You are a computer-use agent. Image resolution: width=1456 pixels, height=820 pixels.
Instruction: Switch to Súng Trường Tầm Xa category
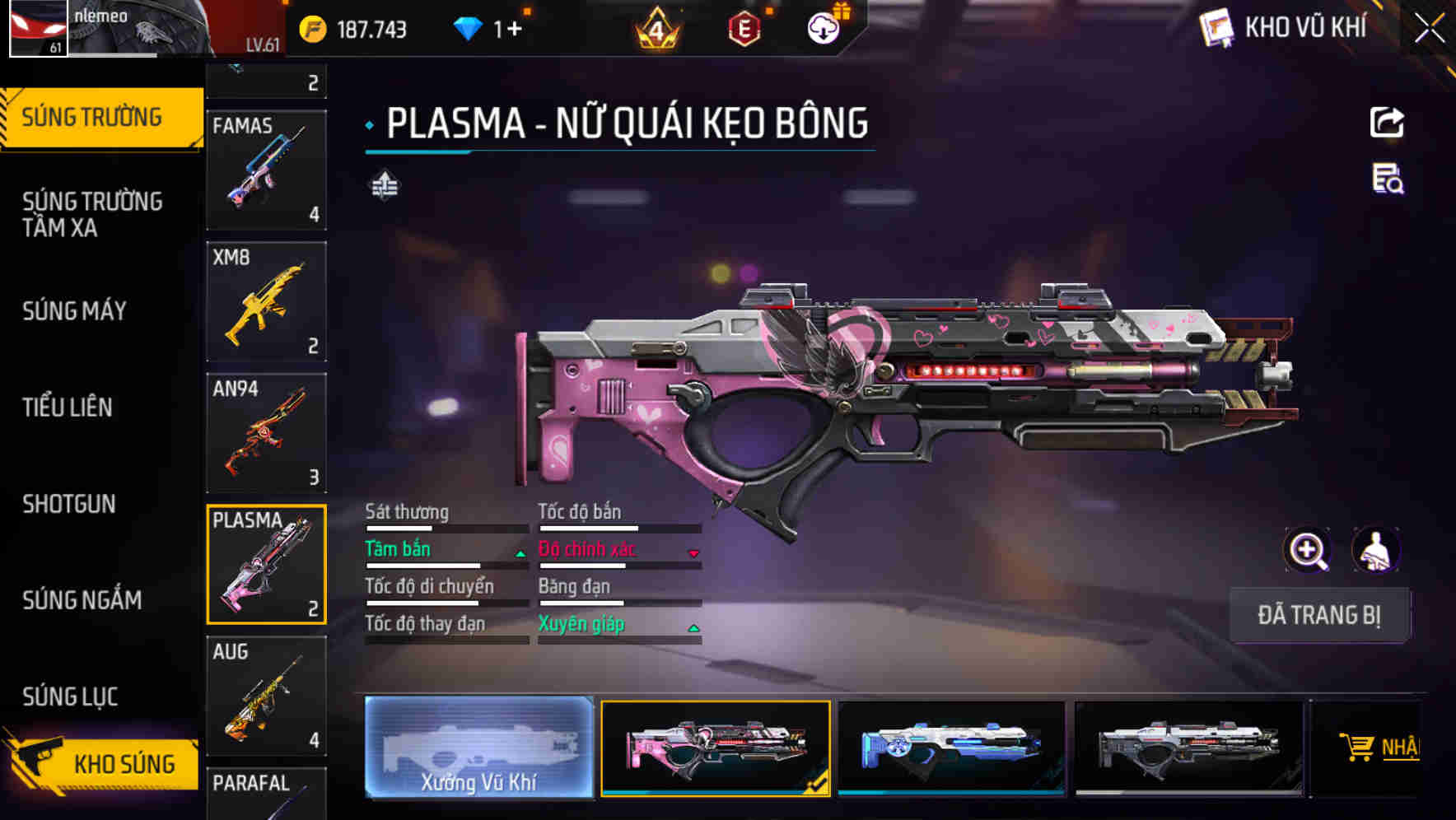point(92,214)
